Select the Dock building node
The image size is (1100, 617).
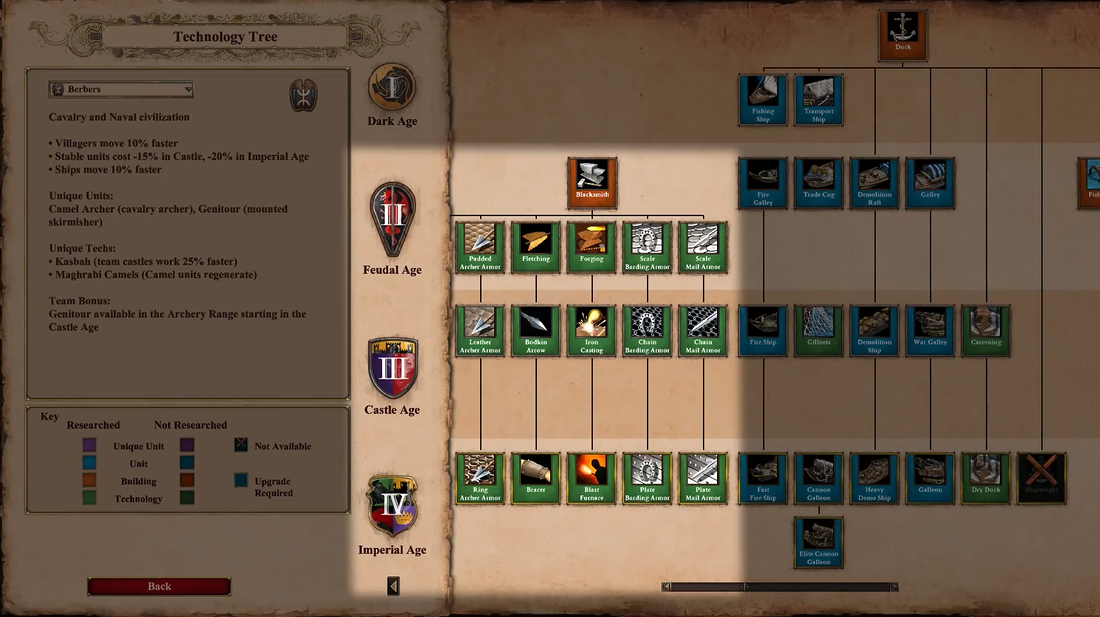pyautogui.click(x=903, y=35)
